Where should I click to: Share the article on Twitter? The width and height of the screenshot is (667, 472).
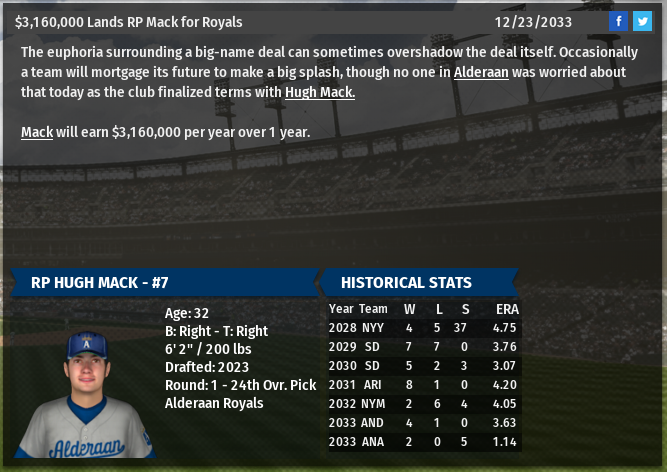642,21
